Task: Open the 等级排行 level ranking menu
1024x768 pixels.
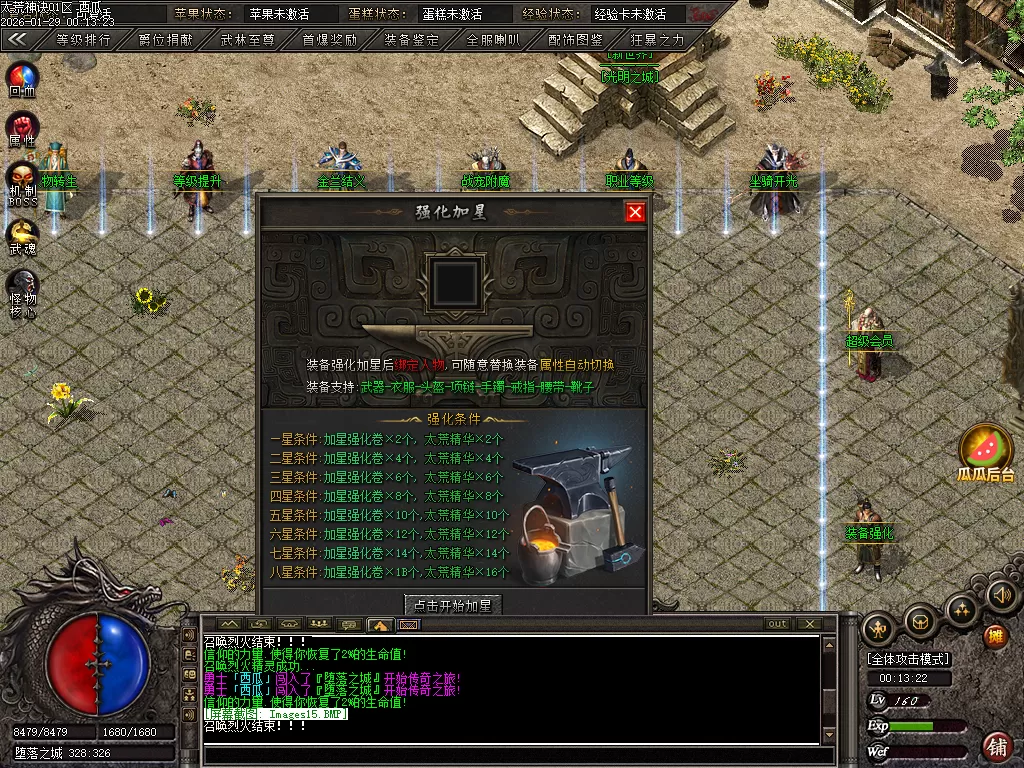Action: pos(83,40)
